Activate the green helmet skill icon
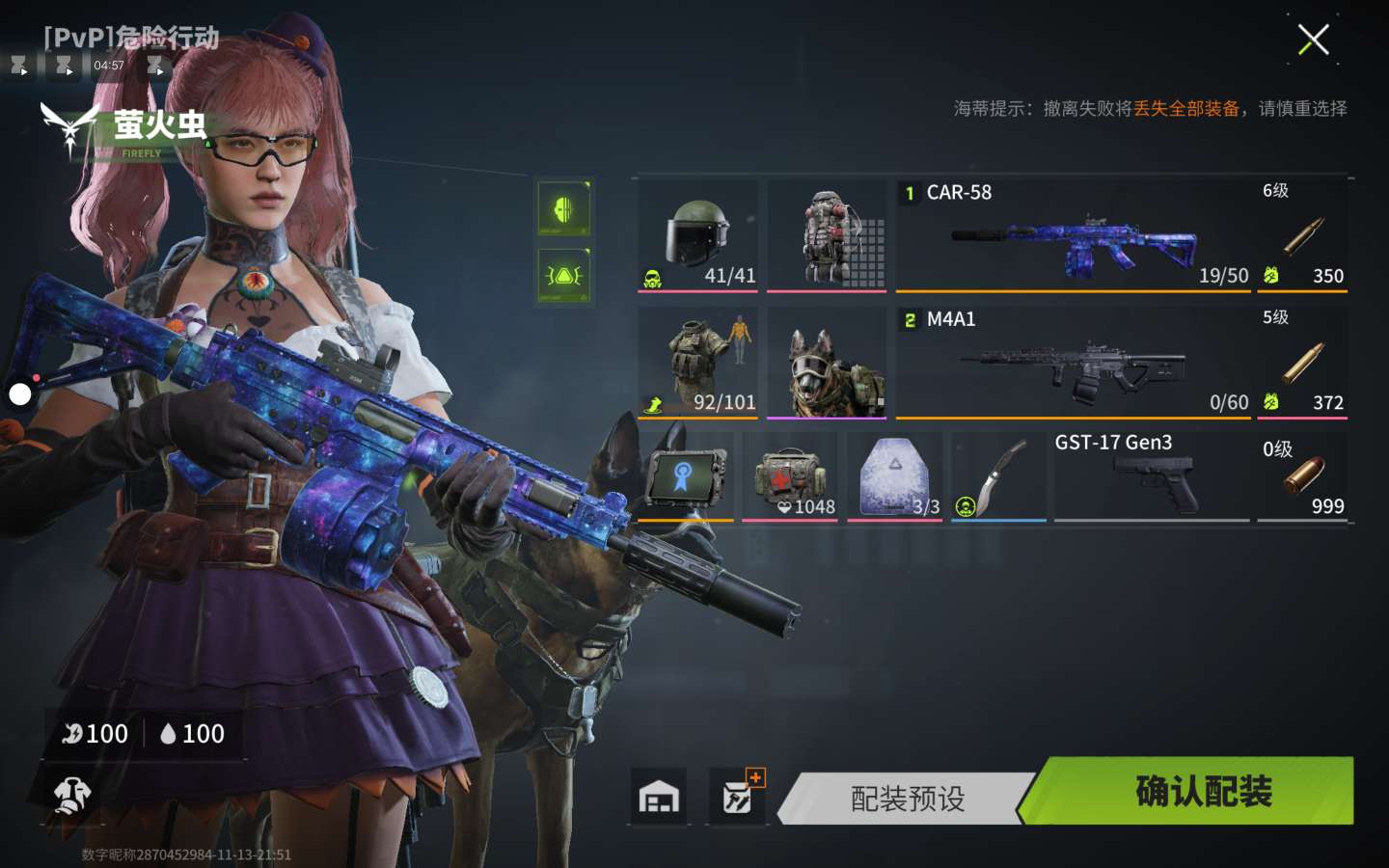 tap(564, 208)
